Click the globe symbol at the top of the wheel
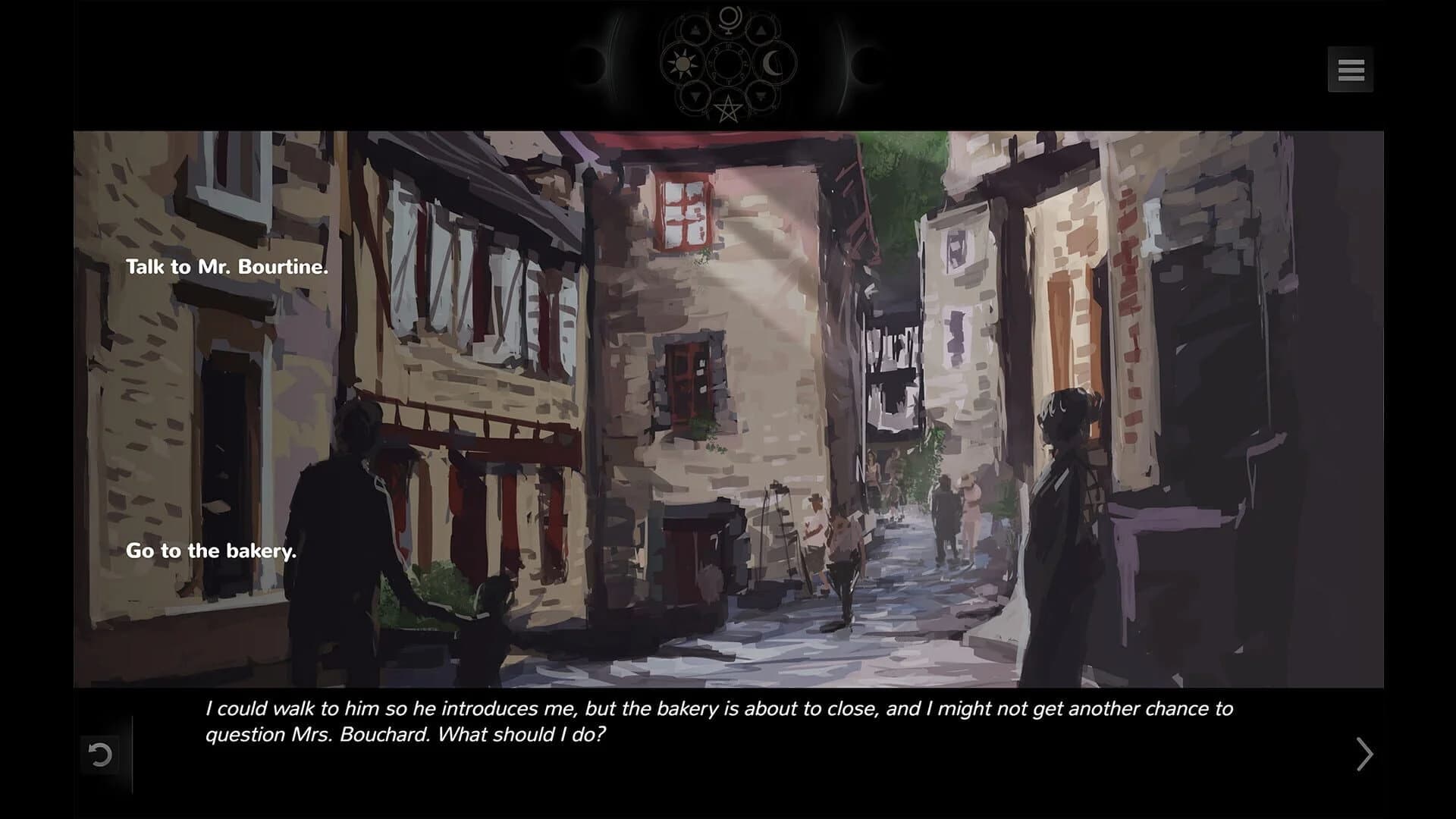The width and height of the screenshot is (1456, 819). [x=729, y=20]
